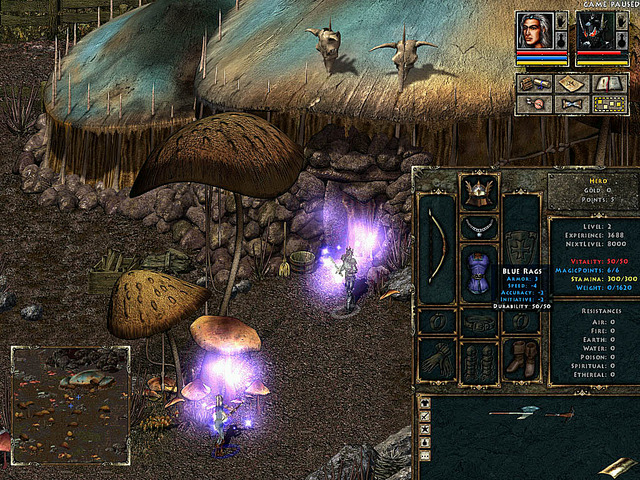Click the minimap in the corner
Viewport: 640px width, 480px height.
click(x=70, y=405)
